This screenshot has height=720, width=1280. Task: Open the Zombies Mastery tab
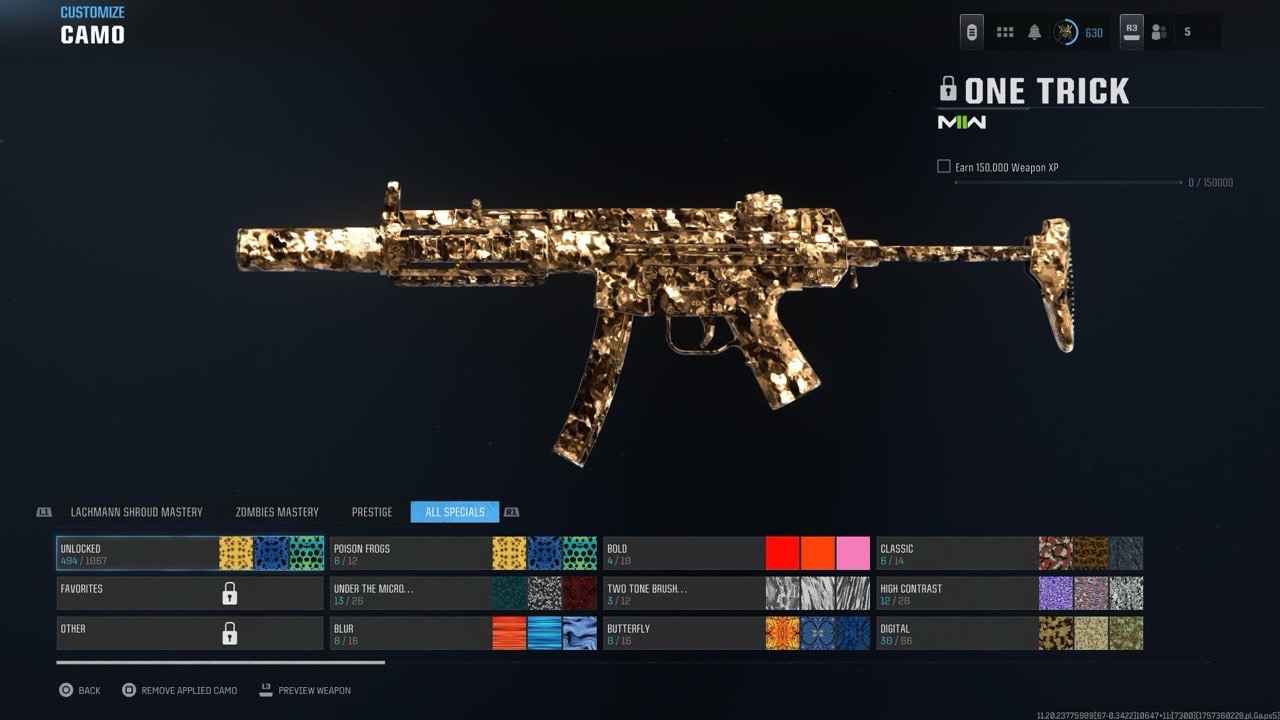pyautogui.click(x=277, y=512)
